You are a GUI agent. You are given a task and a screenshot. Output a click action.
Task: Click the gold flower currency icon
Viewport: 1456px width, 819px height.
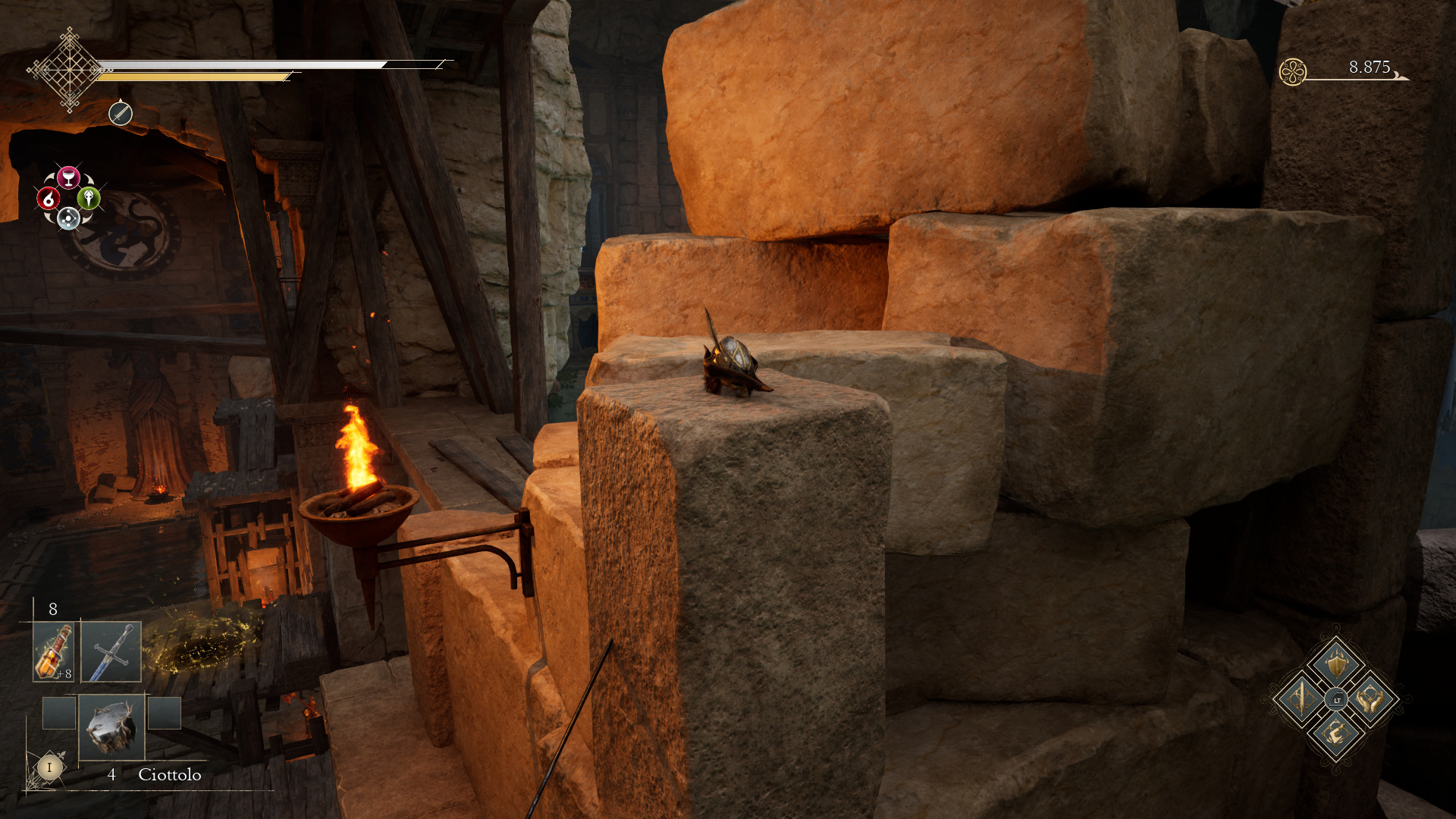[x=1292, y=72]
